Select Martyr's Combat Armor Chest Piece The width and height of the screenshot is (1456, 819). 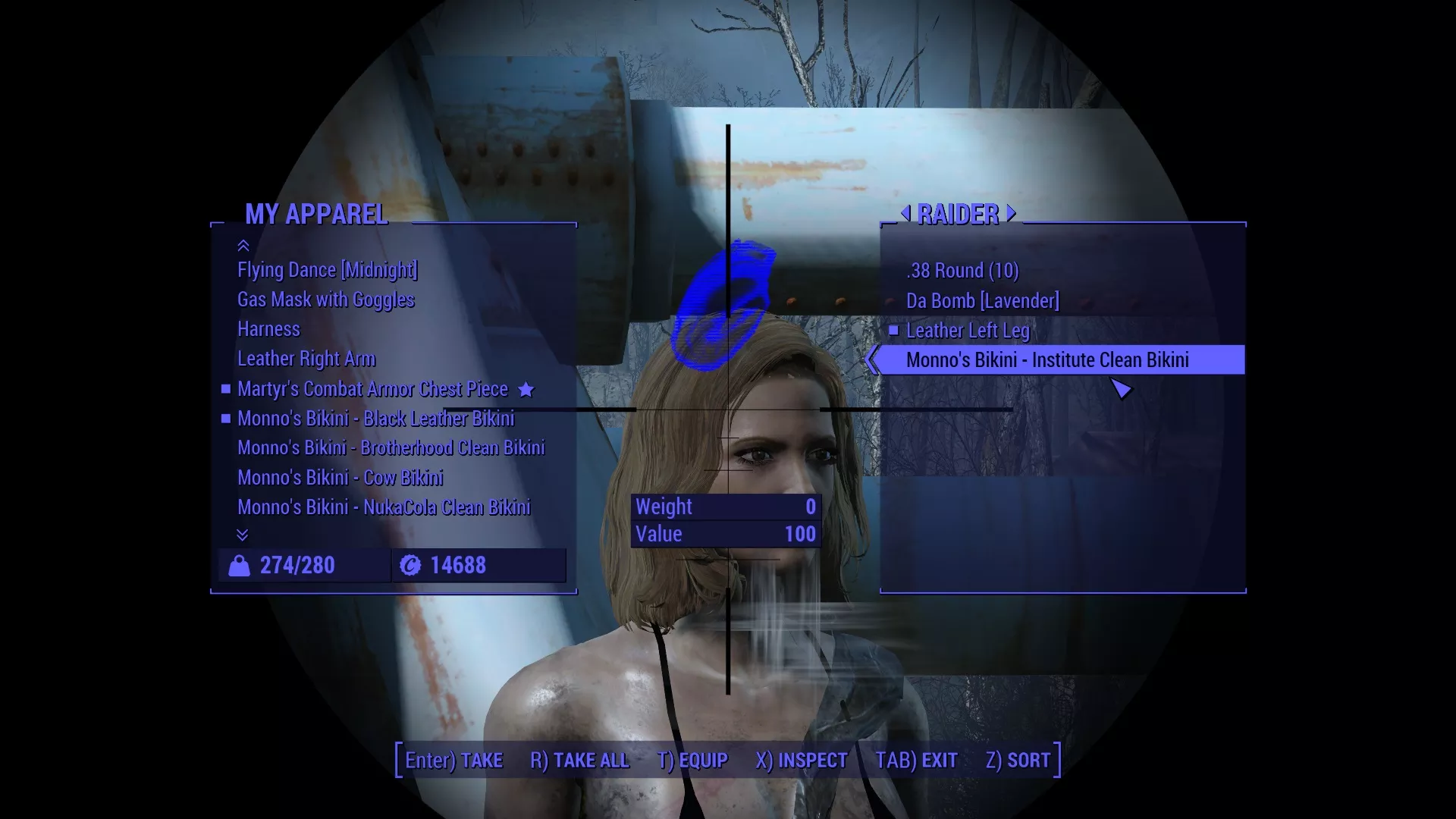tap(372, 389)
